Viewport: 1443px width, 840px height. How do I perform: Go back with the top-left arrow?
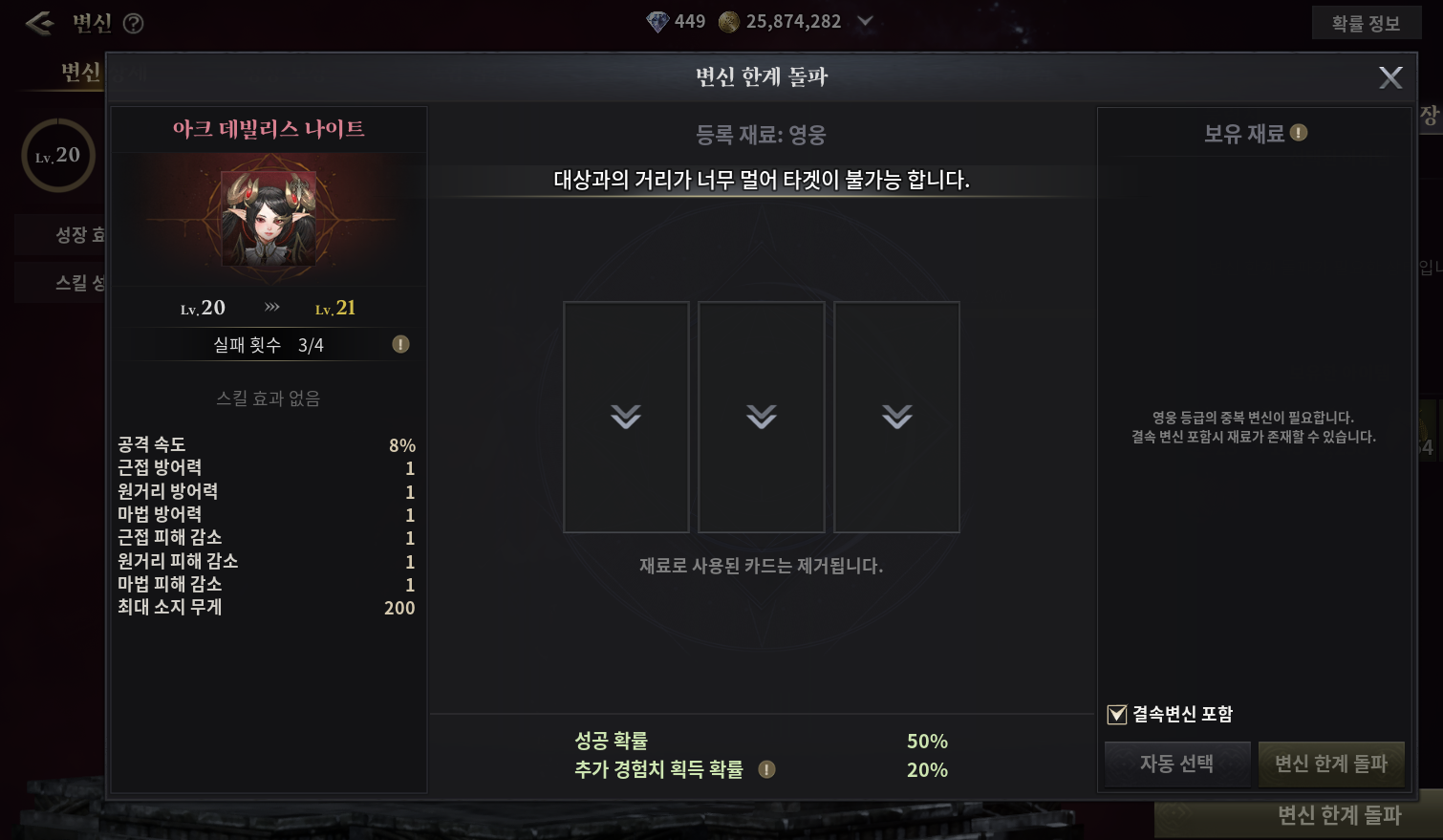[x=39, y=23]
